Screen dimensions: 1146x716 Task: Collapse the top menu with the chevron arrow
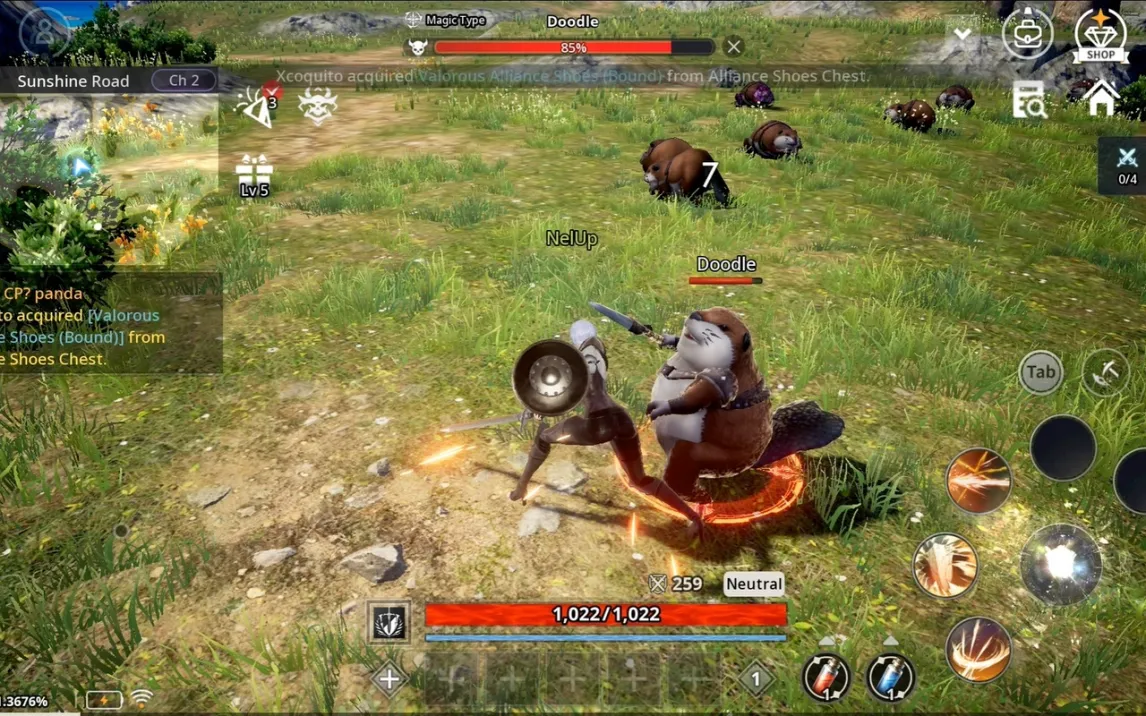[962, 34]
